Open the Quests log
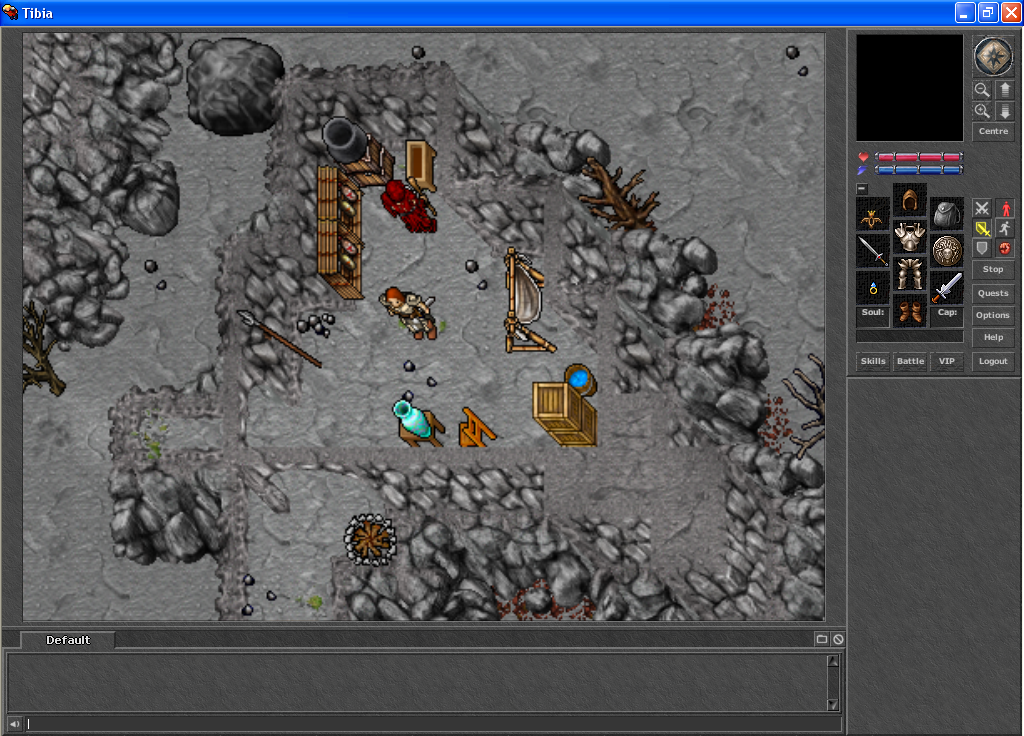This screenshot has height=736, width=1024. coord(993,293)
